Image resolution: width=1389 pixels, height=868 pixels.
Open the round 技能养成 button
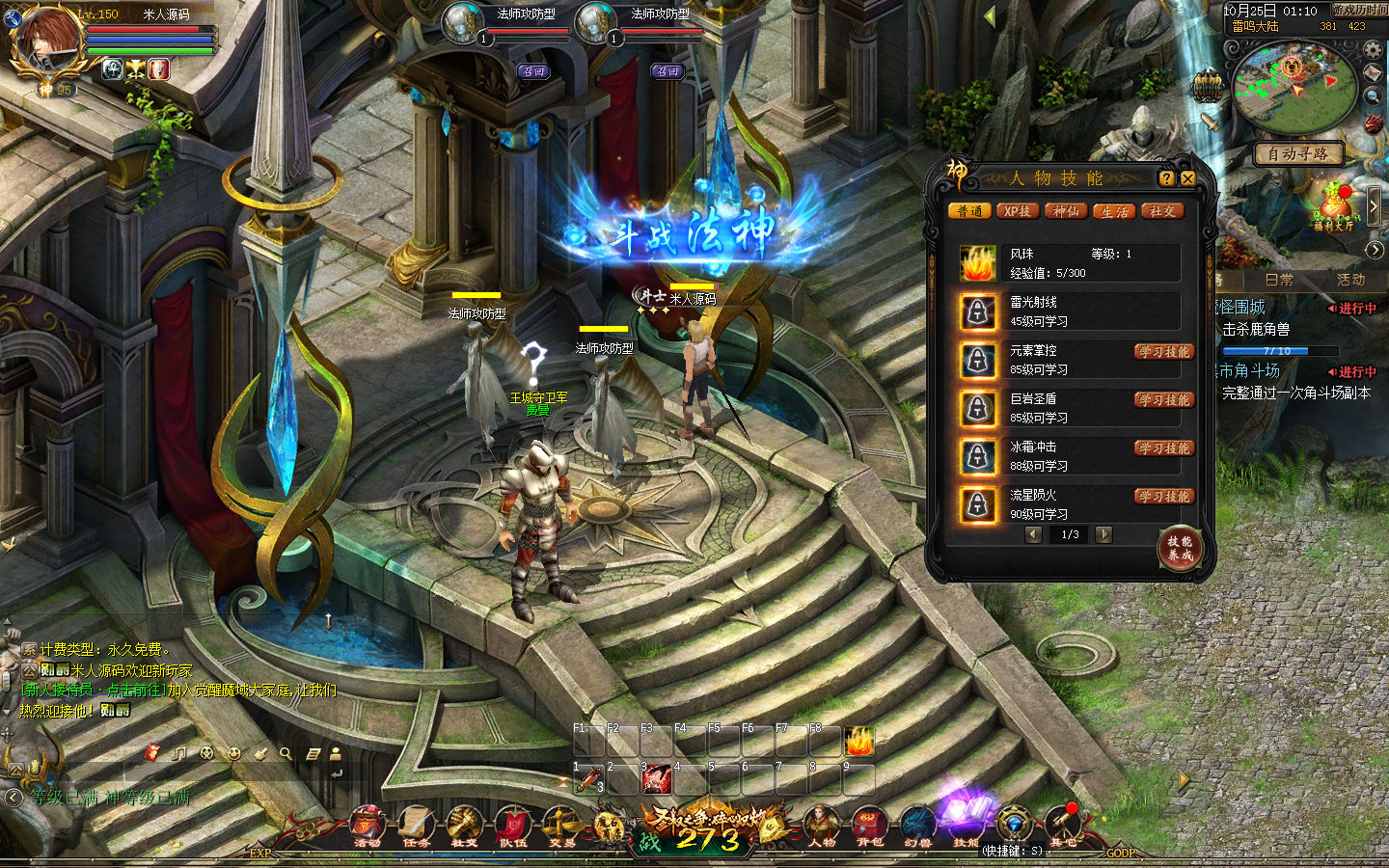[x=1181, y=548]
